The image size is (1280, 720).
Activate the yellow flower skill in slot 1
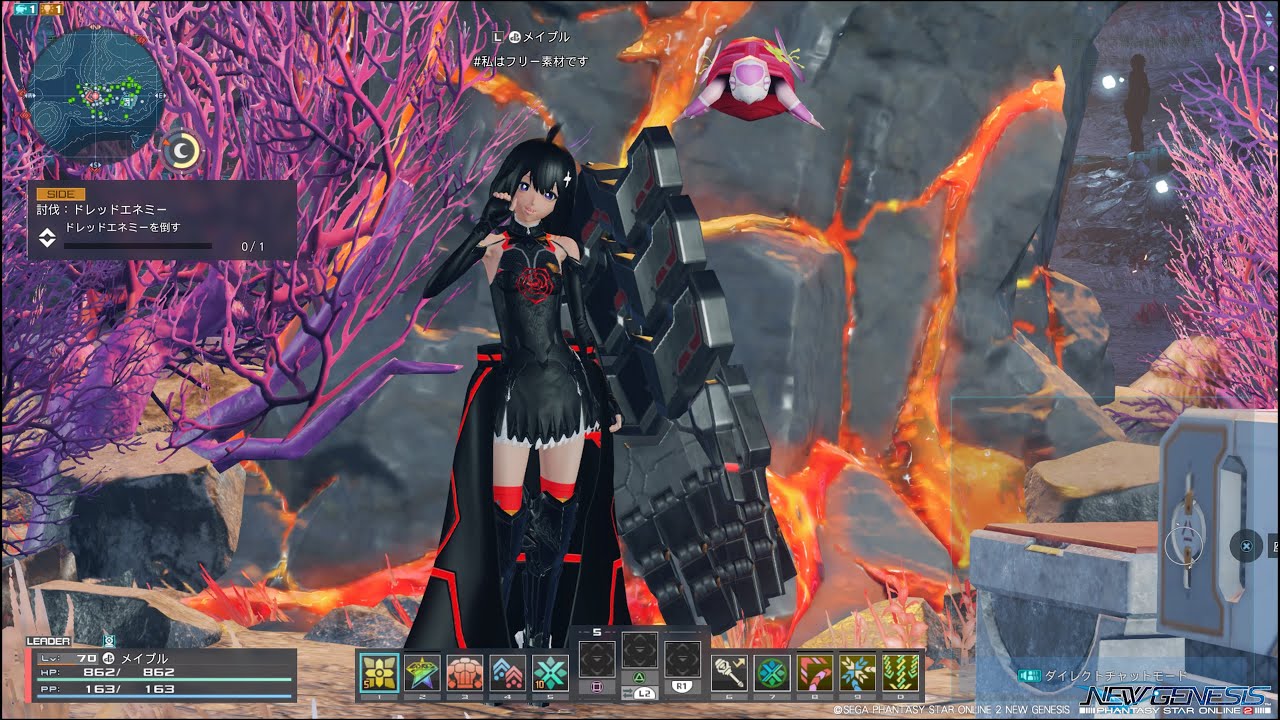click(379, 673)
